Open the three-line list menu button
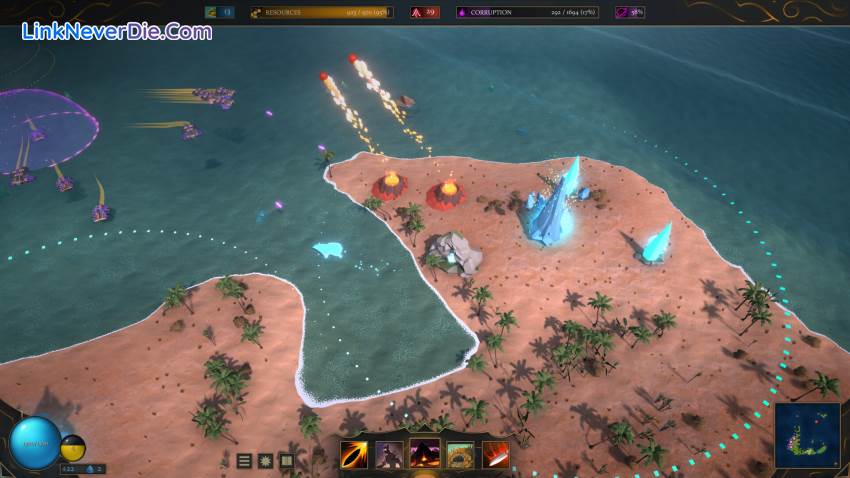Viewport: 850px width, 478px height. pos(244,461)
